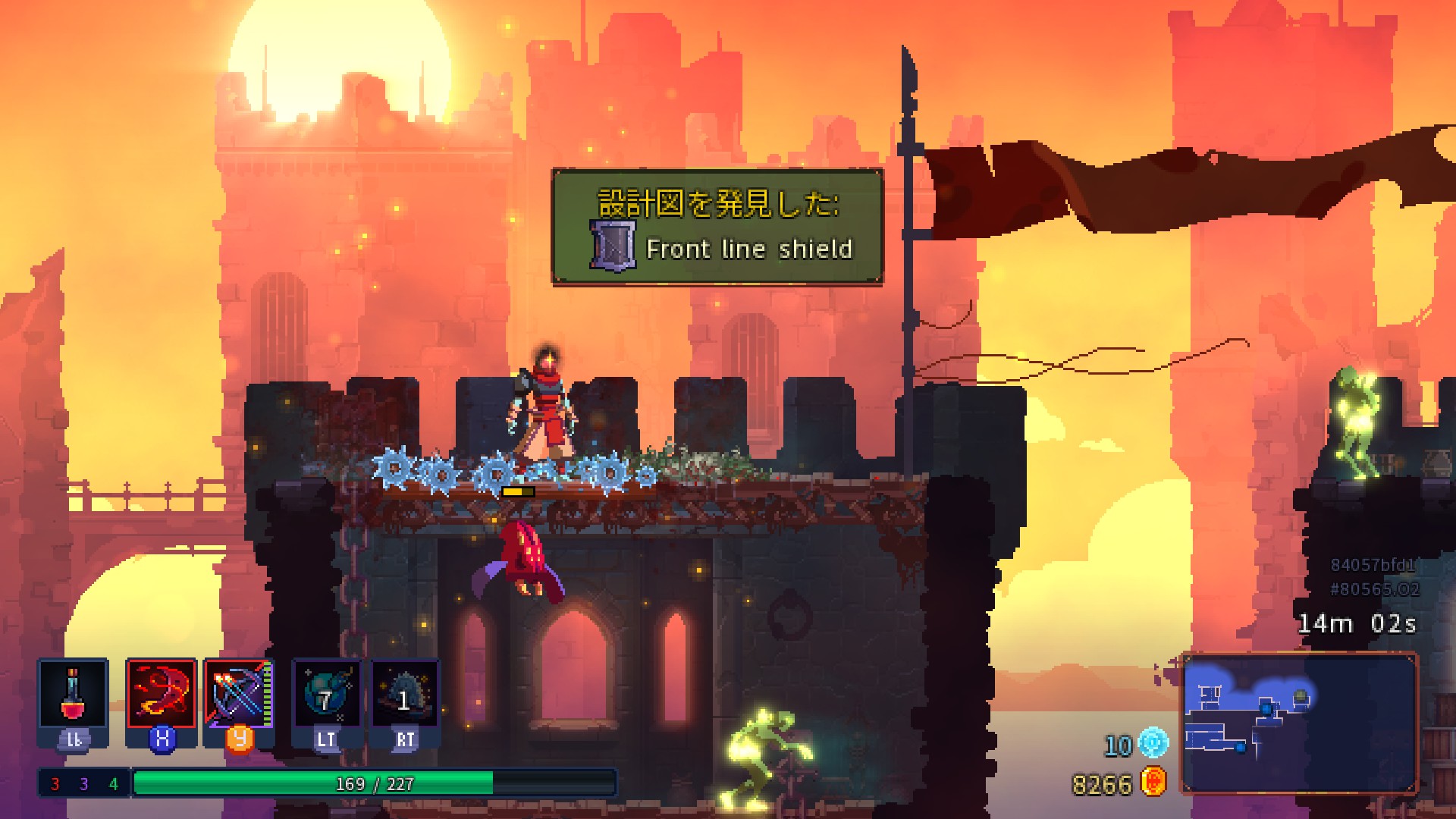This screenshot has width=1456, height=819.
Task: Choose the crossbow weapon slot
Action: (238, 695)
